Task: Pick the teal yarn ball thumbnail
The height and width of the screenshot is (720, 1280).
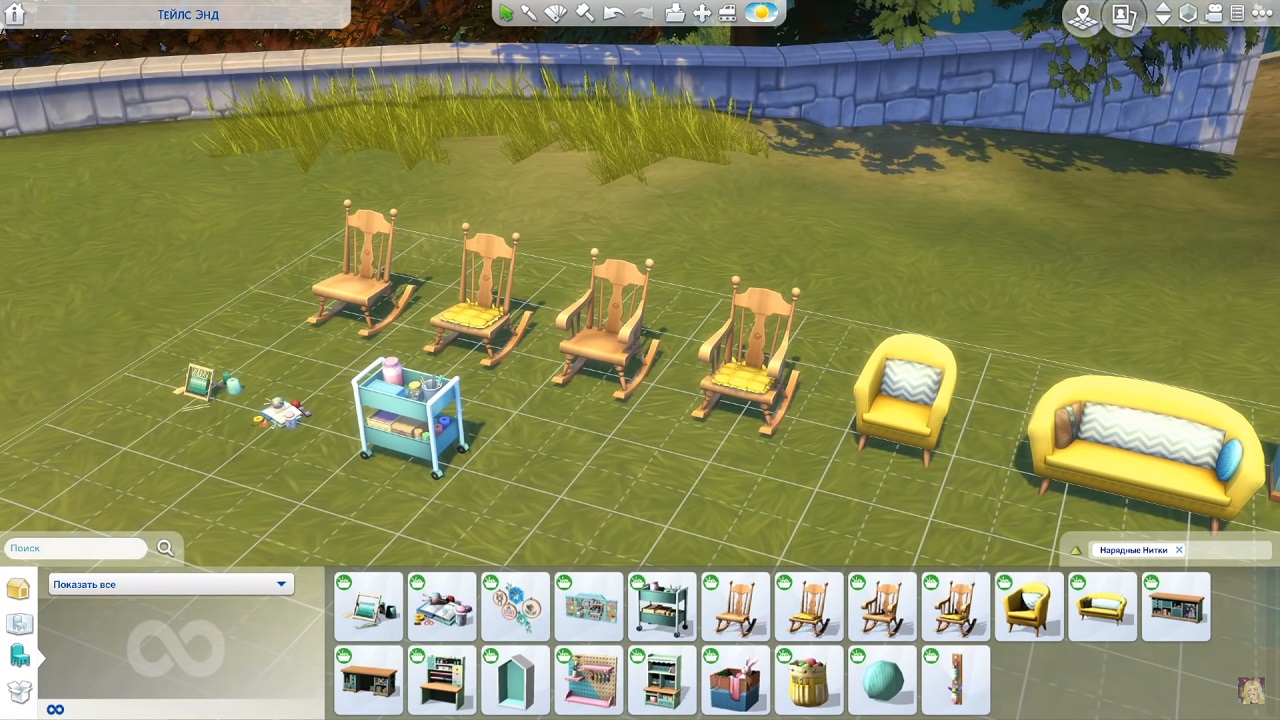Action: [882, 680]
